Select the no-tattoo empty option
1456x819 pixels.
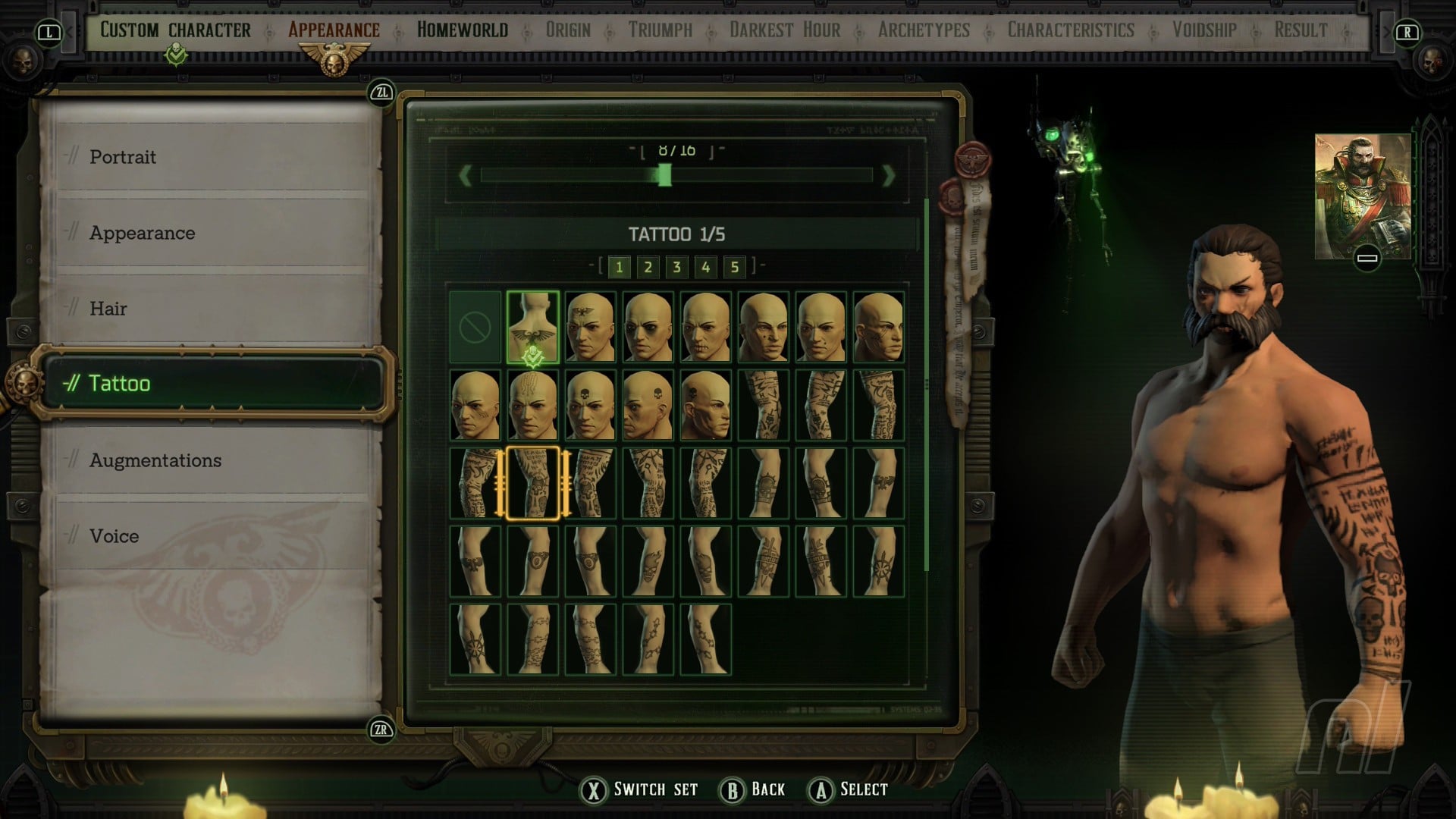(475, 328)
